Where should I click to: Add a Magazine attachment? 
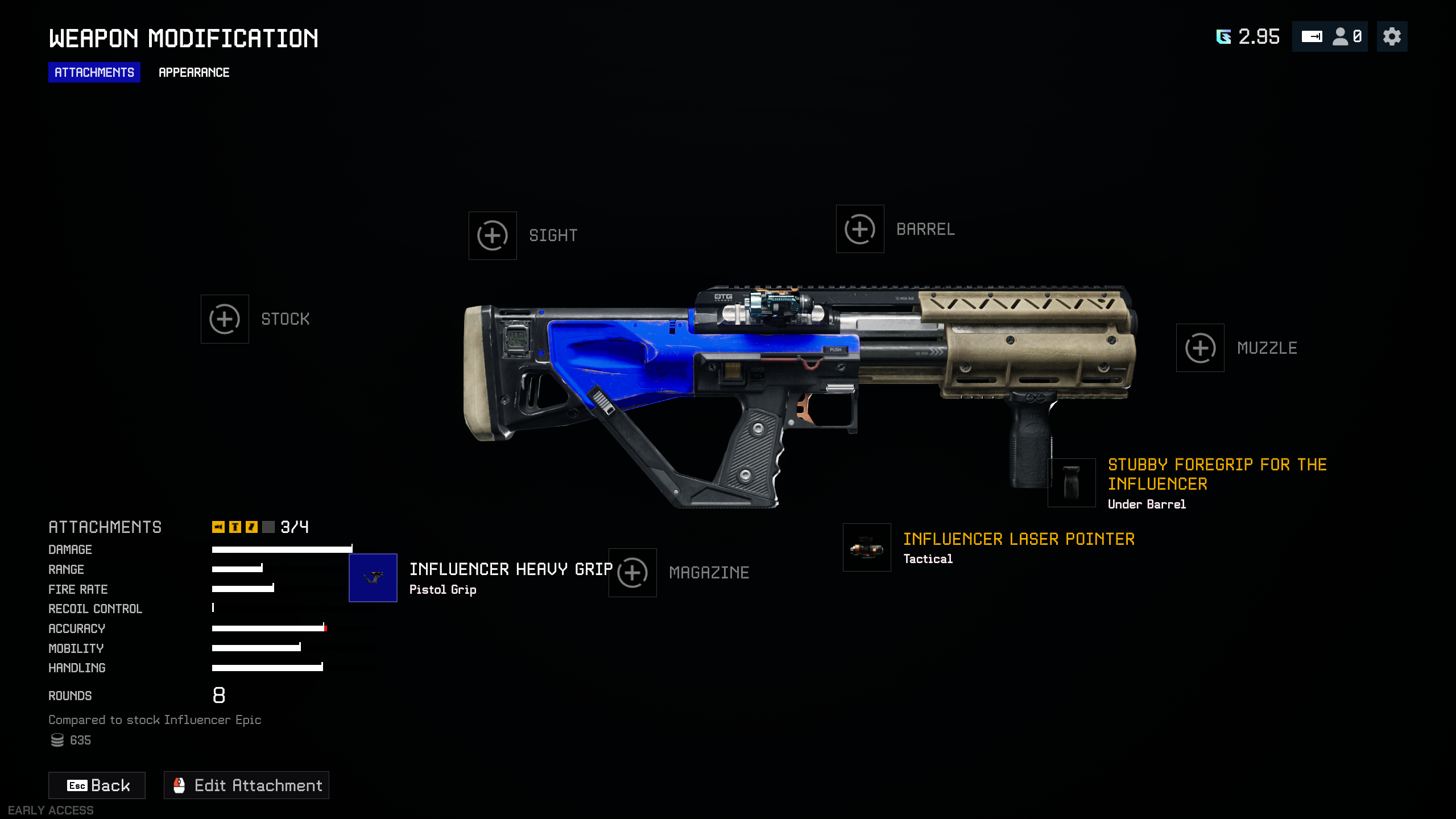(632, 573)
